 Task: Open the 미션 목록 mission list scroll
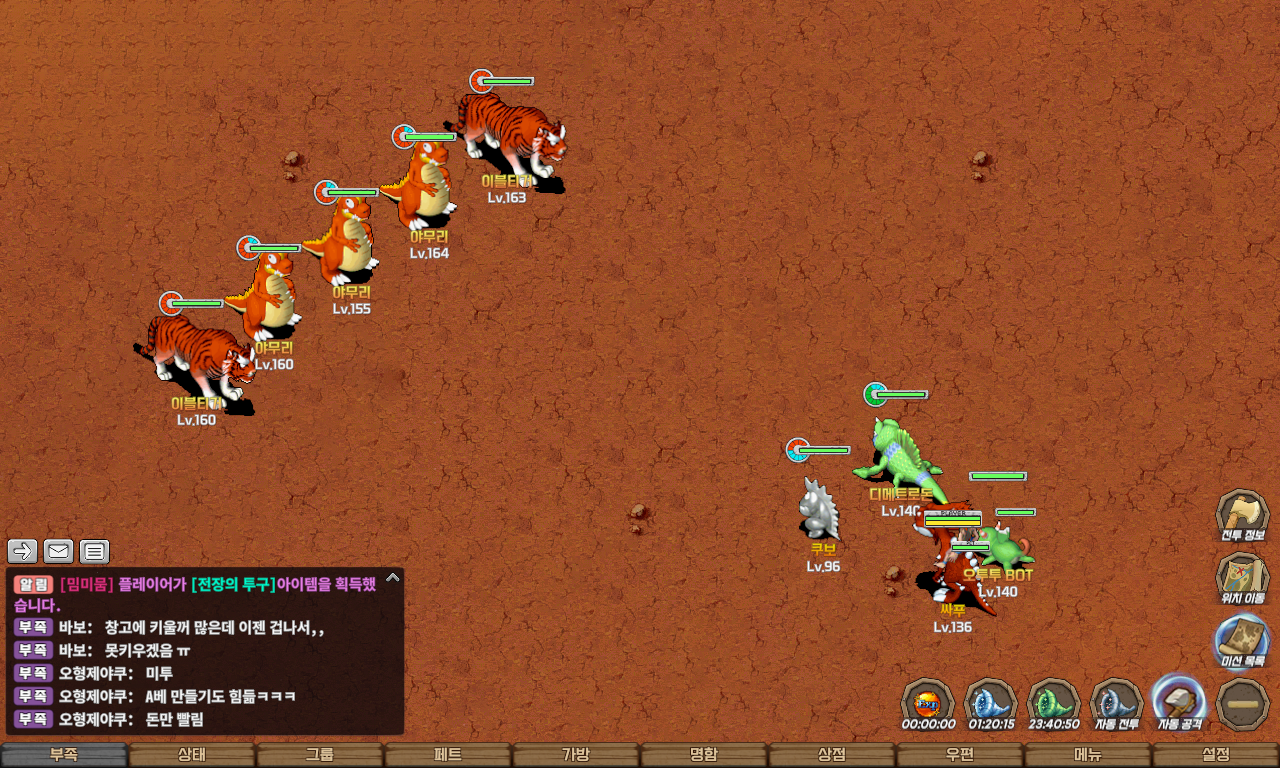tap(1242, 641)
